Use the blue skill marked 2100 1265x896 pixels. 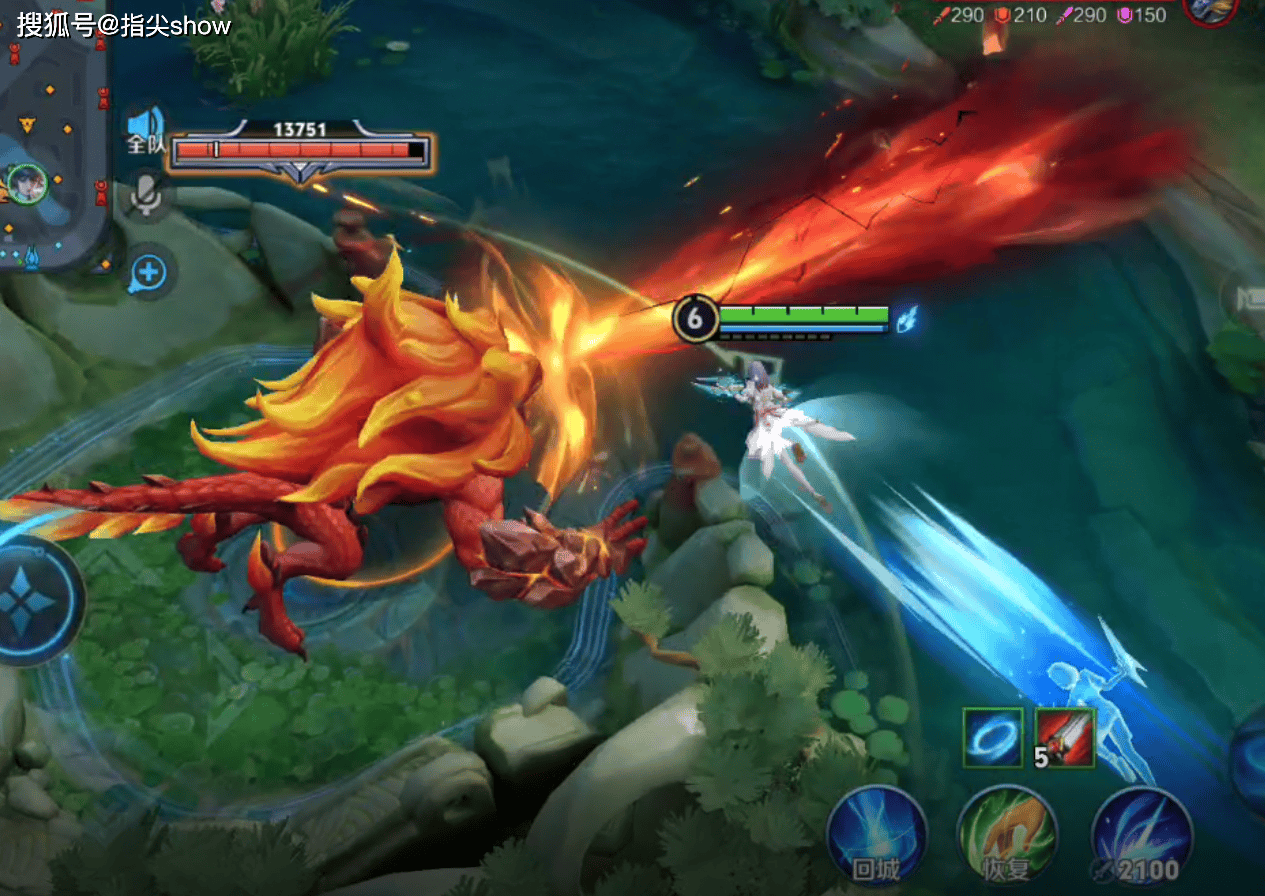tap(1141, 836)
